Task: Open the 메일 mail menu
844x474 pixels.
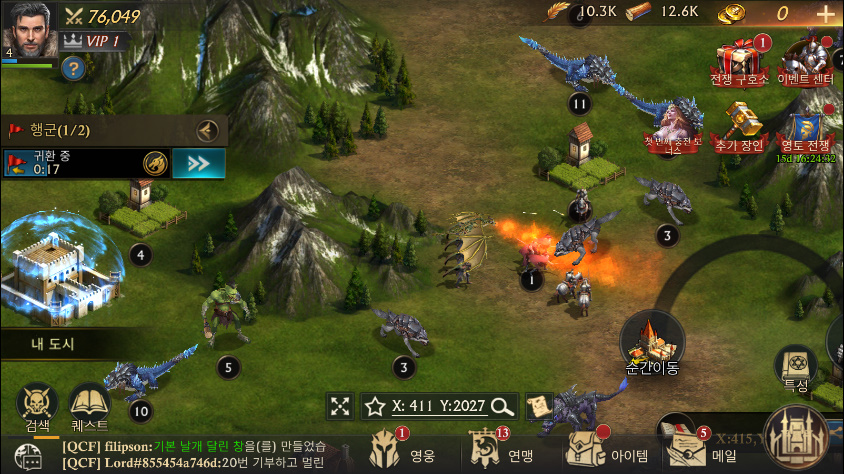Action: click(695, 451)
